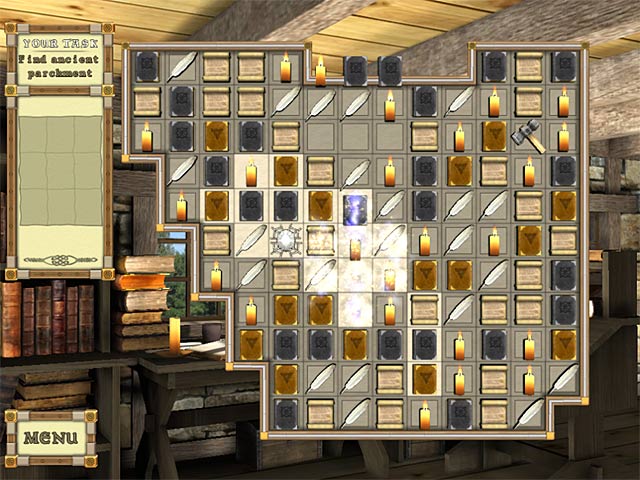
Task: Pick the silver spiked gem tile
Action: point(286,240)
